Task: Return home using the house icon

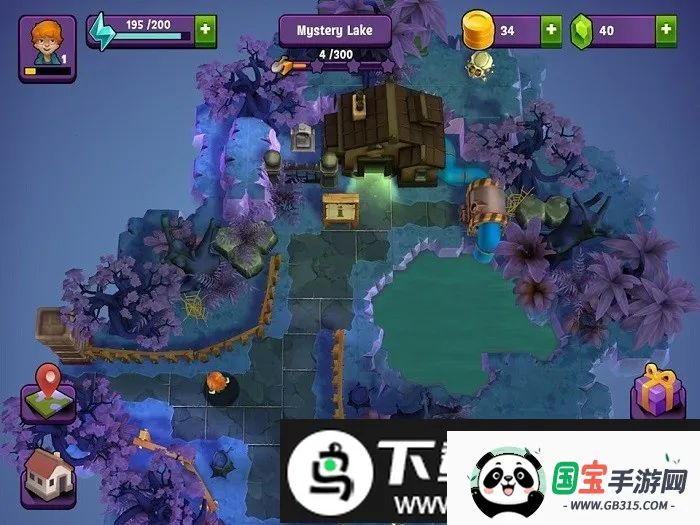Action: pos(45,473)
